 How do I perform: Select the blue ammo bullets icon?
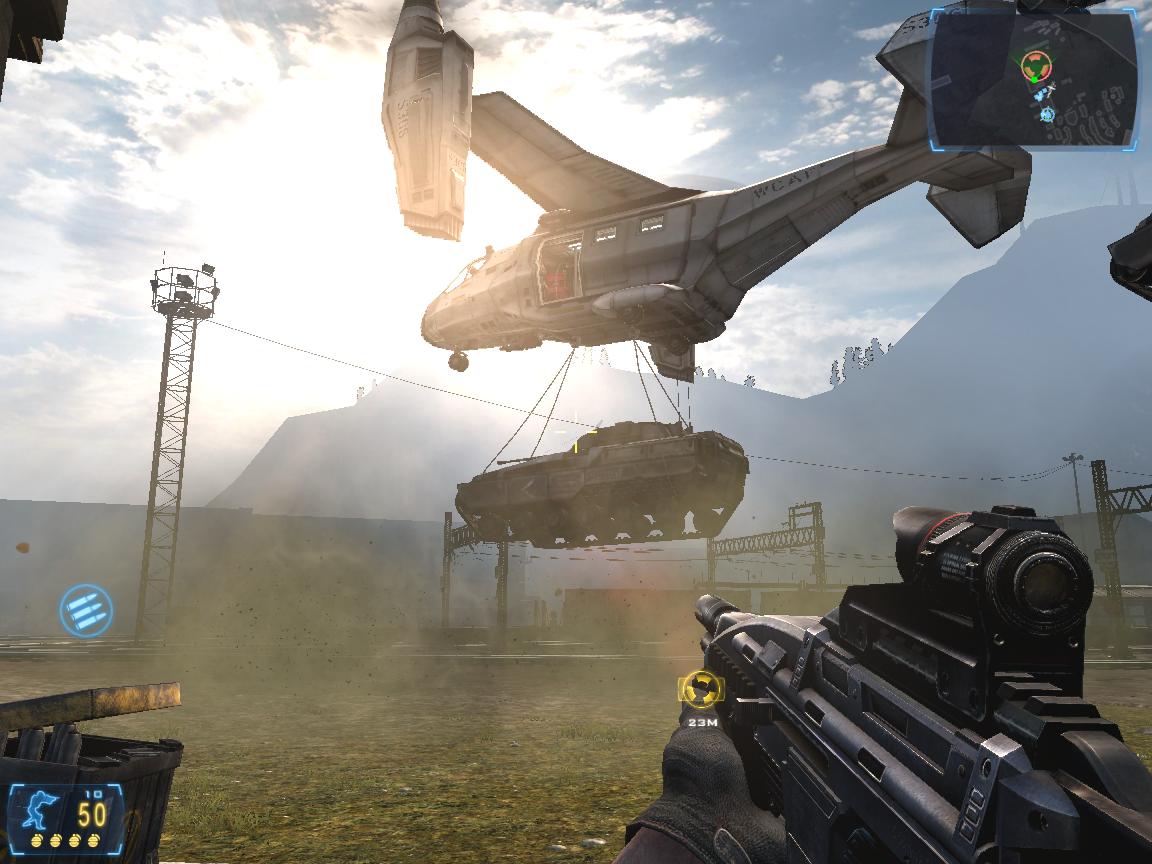click(86, 609)
